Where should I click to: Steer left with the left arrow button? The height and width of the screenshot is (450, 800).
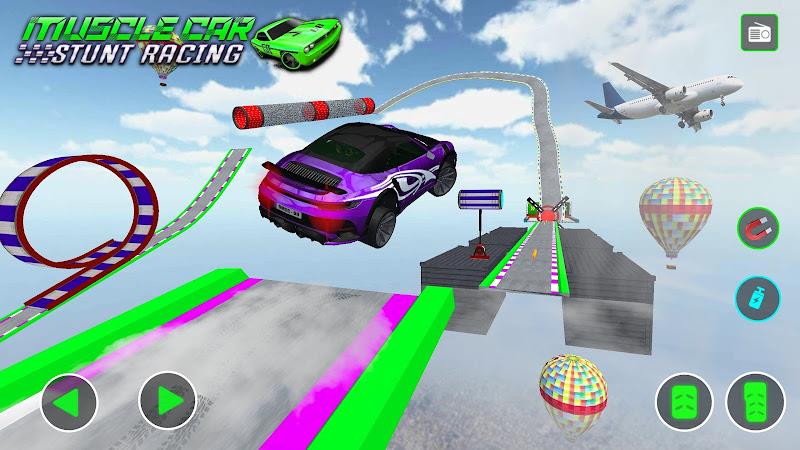pos(69,400)
